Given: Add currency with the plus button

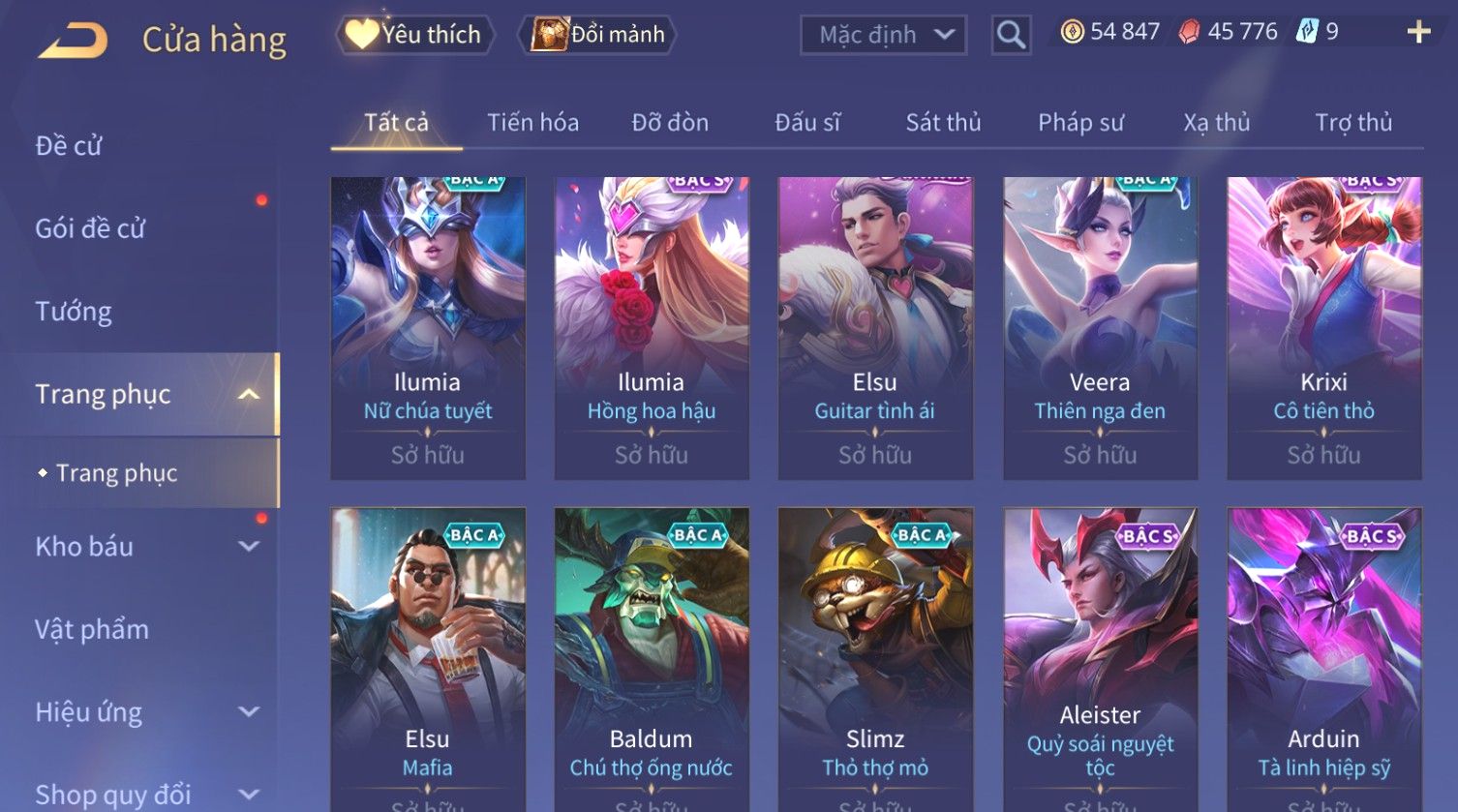Looking at the screenshot, I should (1418, 33).
